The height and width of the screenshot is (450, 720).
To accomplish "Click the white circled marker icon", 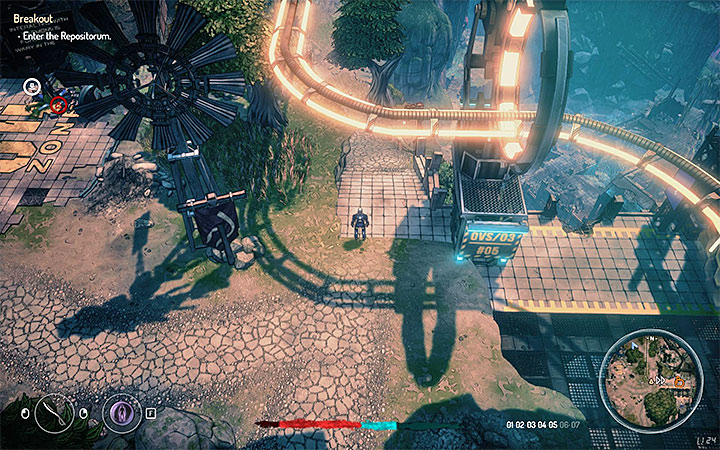I will click(32, 86).
